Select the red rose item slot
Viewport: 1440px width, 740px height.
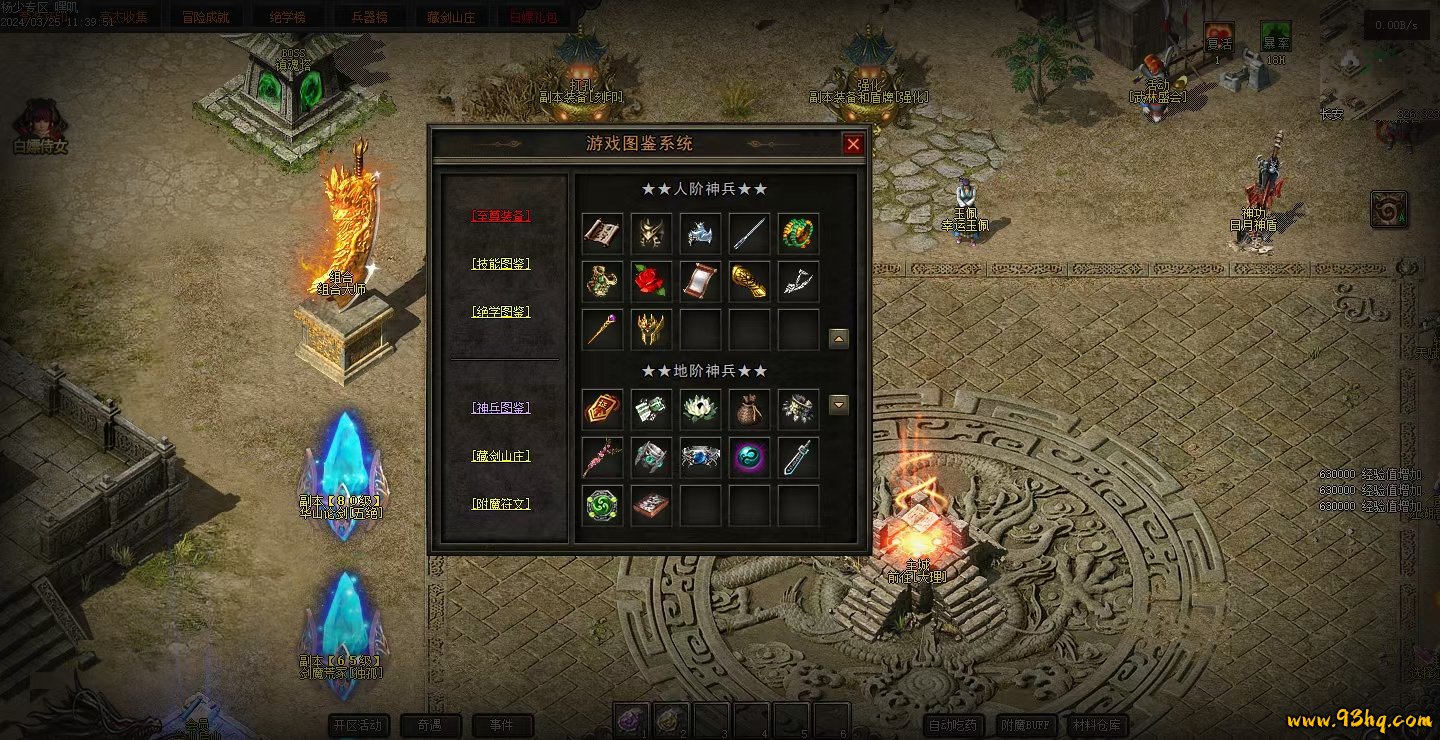click(651, 281)
